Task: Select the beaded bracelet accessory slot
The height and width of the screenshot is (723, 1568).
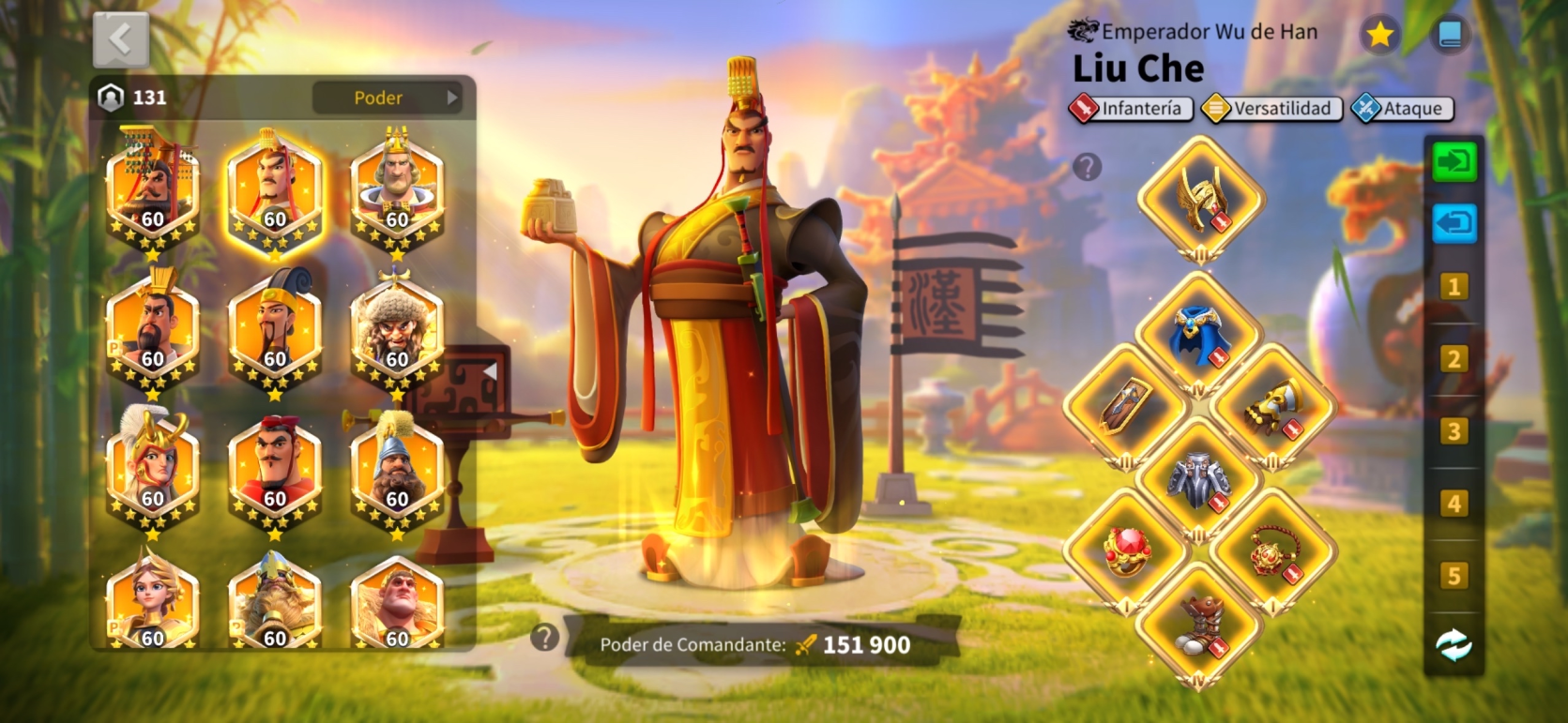Action: [x=1271, y=552]
